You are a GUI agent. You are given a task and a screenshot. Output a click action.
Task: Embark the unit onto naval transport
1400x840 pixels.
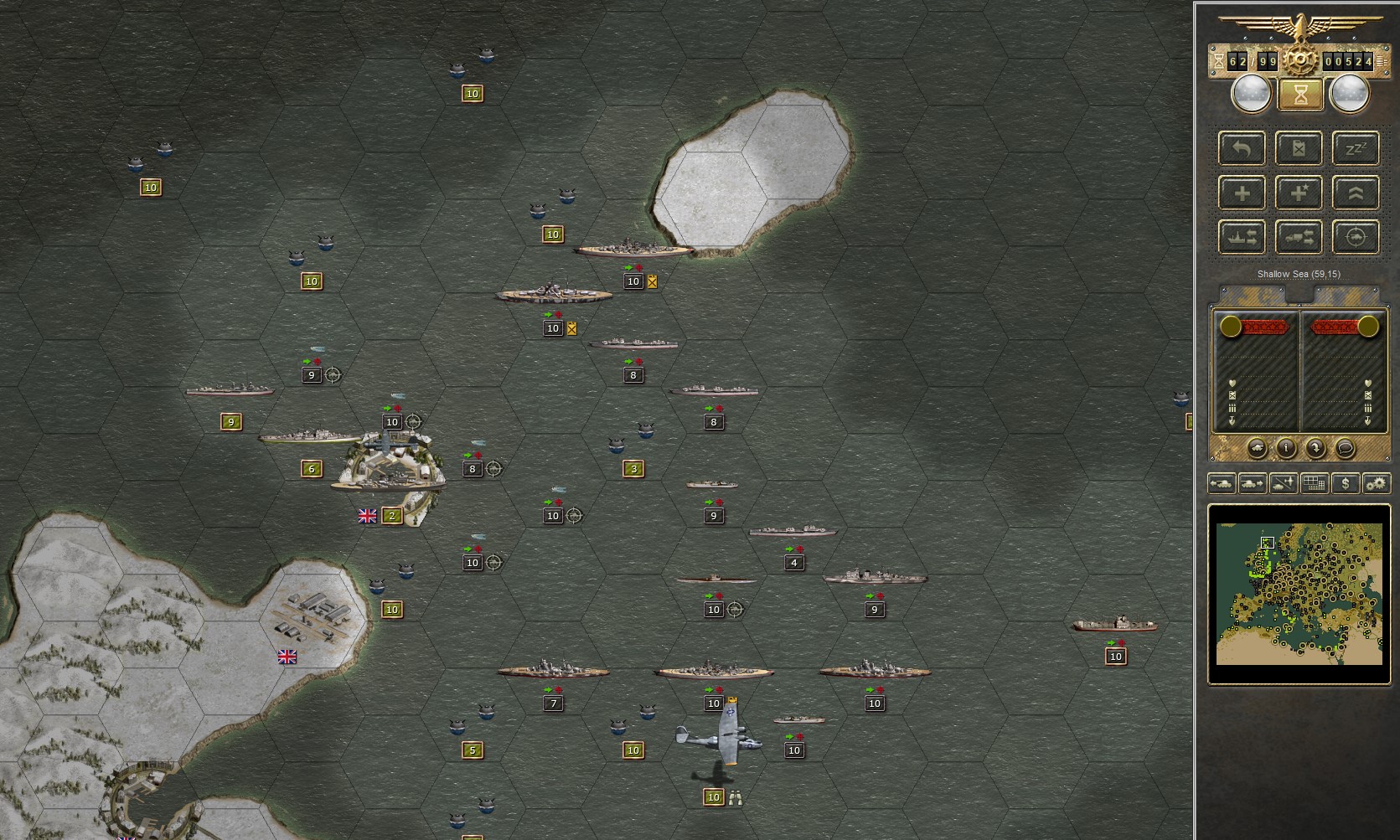(1242, 237)
